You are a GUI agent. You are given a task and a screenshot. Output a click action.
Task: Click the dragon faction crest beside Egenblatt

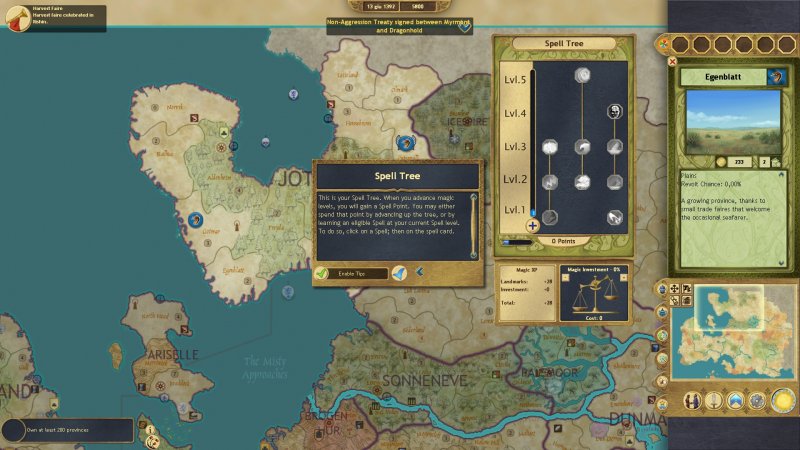(776, 77)
